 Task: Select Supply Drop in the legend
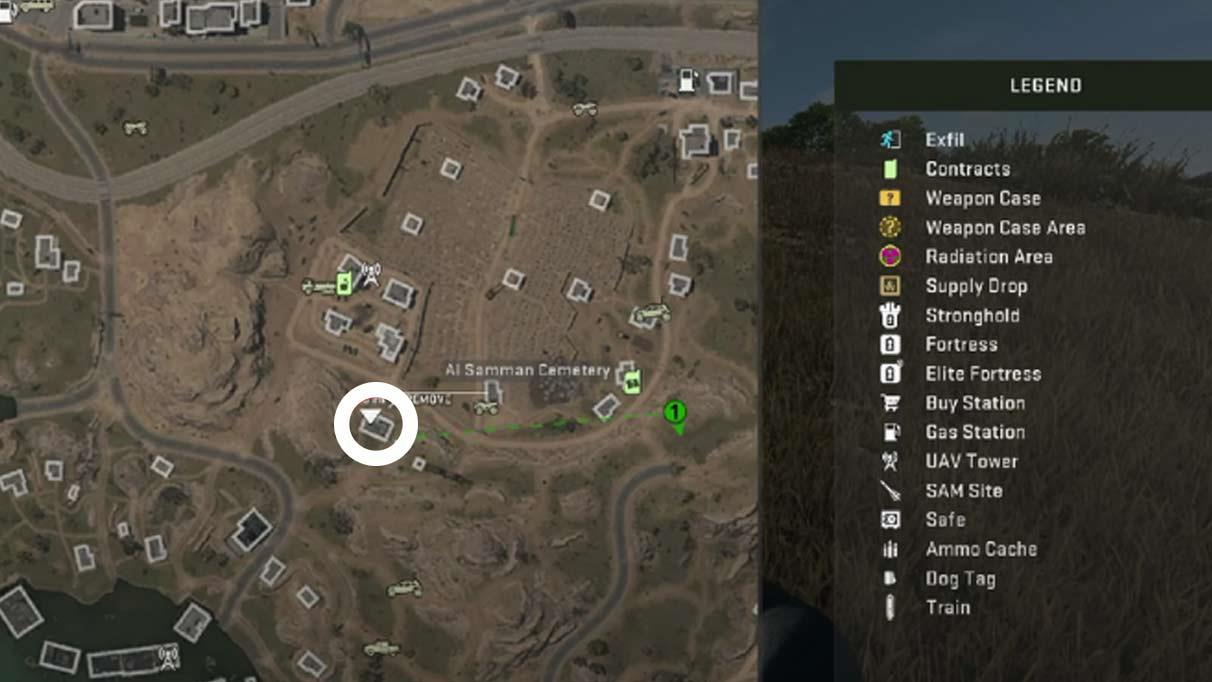point(975,286)
